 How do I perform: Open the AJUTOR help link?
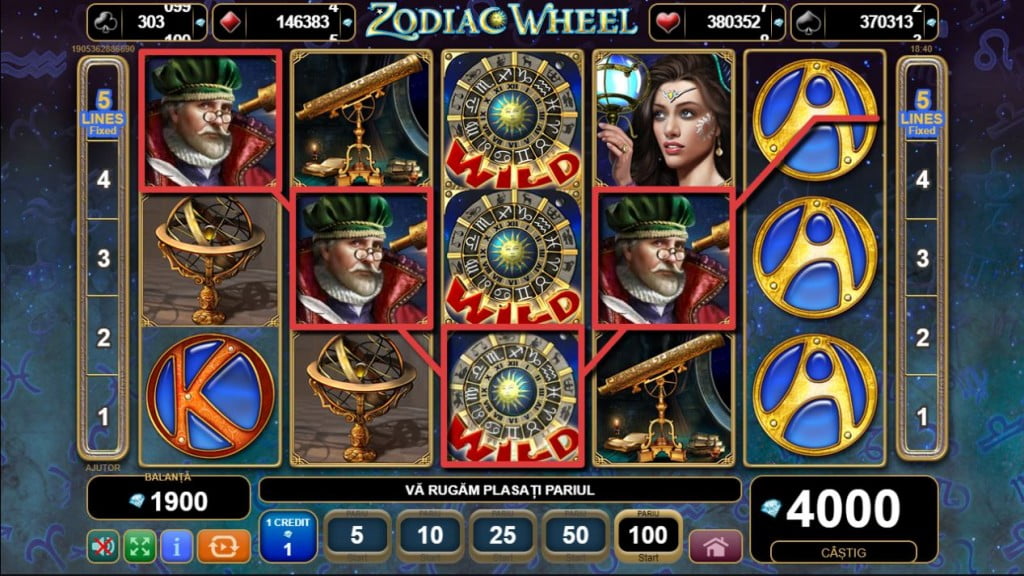[x=103, y=466]
